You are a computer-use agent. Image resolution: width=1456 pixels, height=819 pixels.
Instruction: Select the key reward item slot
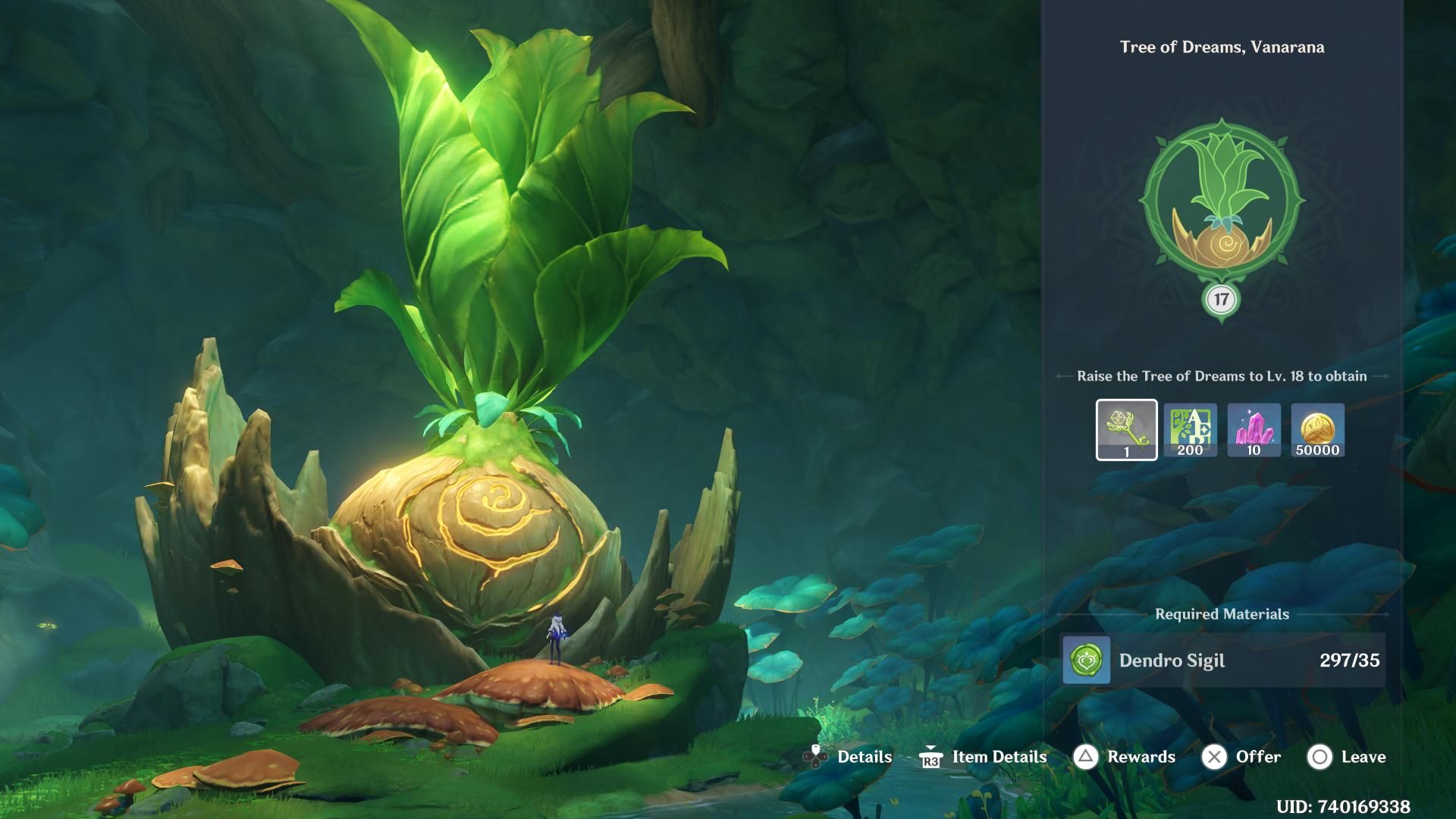1126,430
